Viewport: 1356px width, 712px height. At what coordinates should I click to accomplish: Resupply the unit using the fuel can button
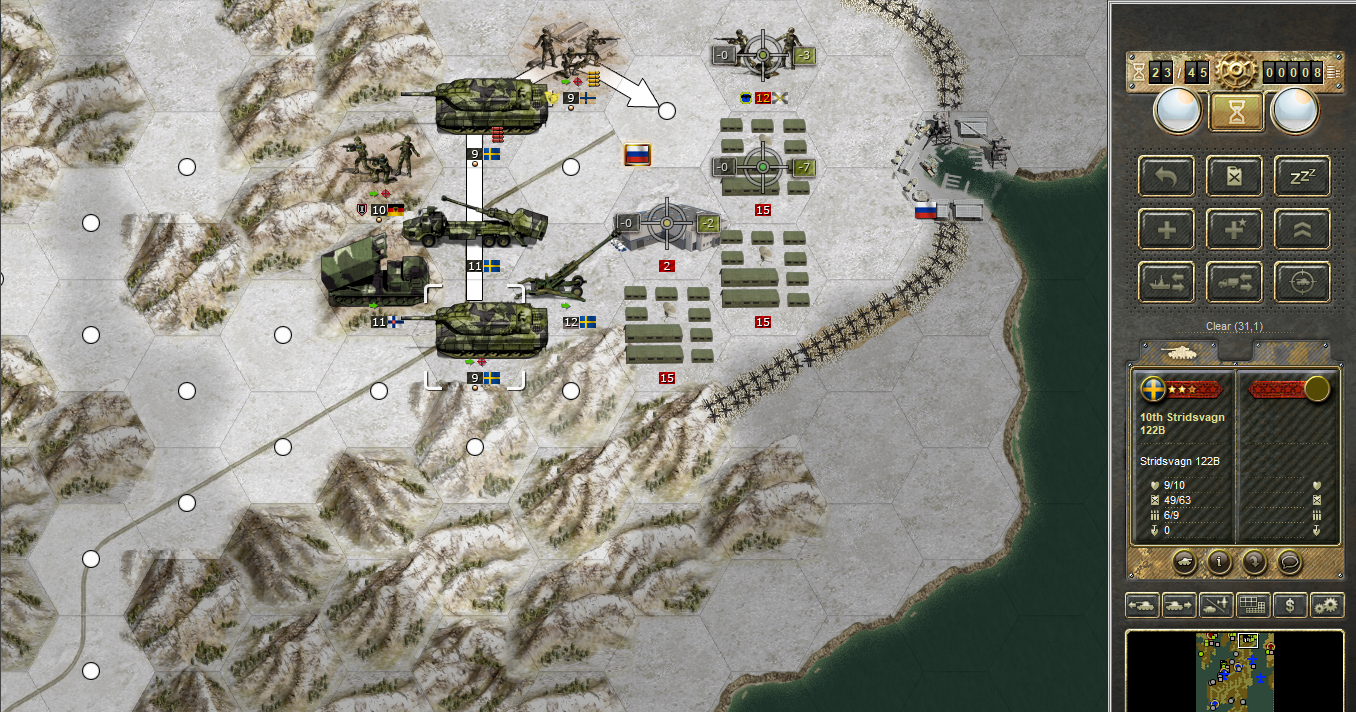pyautogui.click(x=1234, y=176)
